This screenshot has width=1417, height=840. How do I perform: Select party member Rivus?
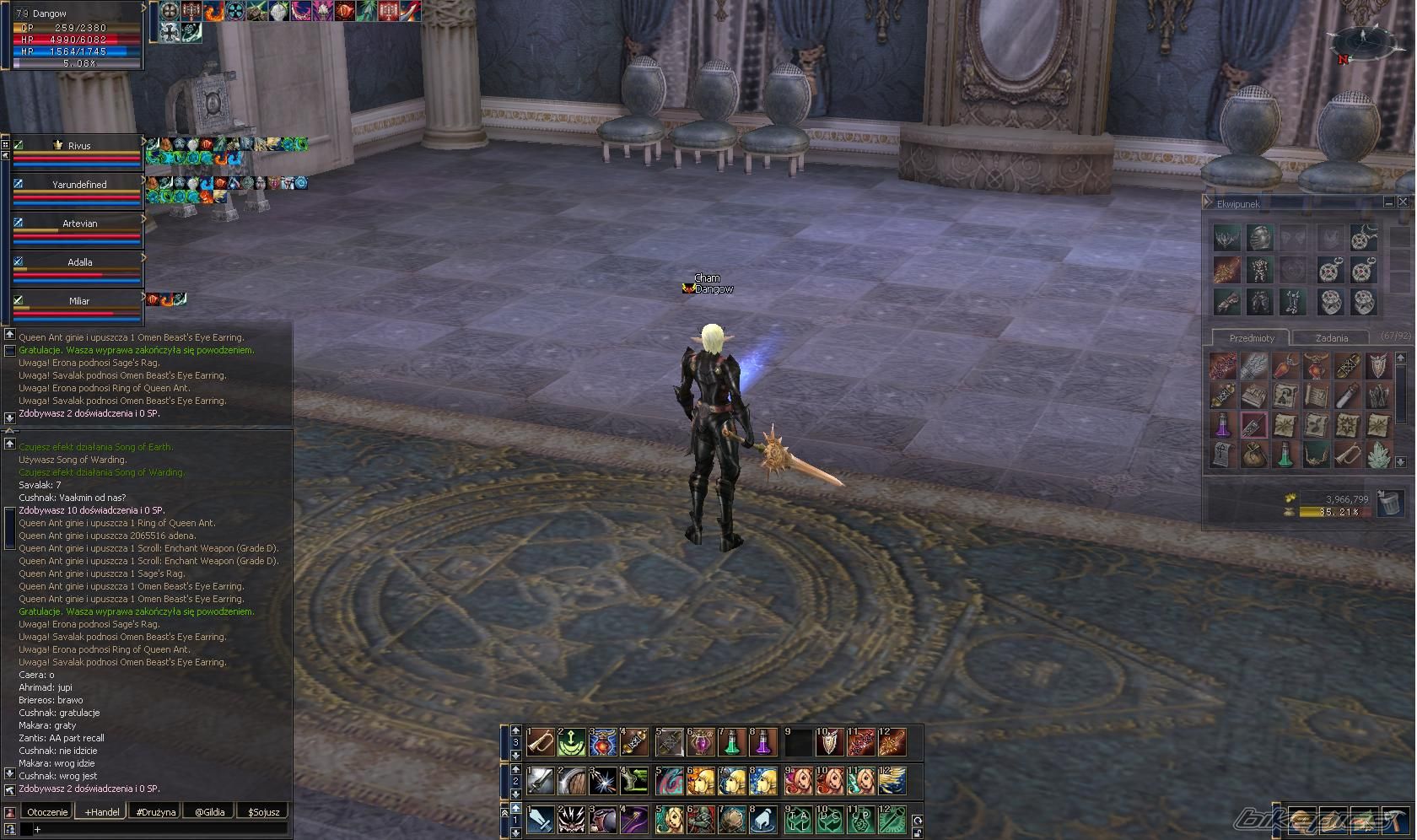tap(78, 146)
